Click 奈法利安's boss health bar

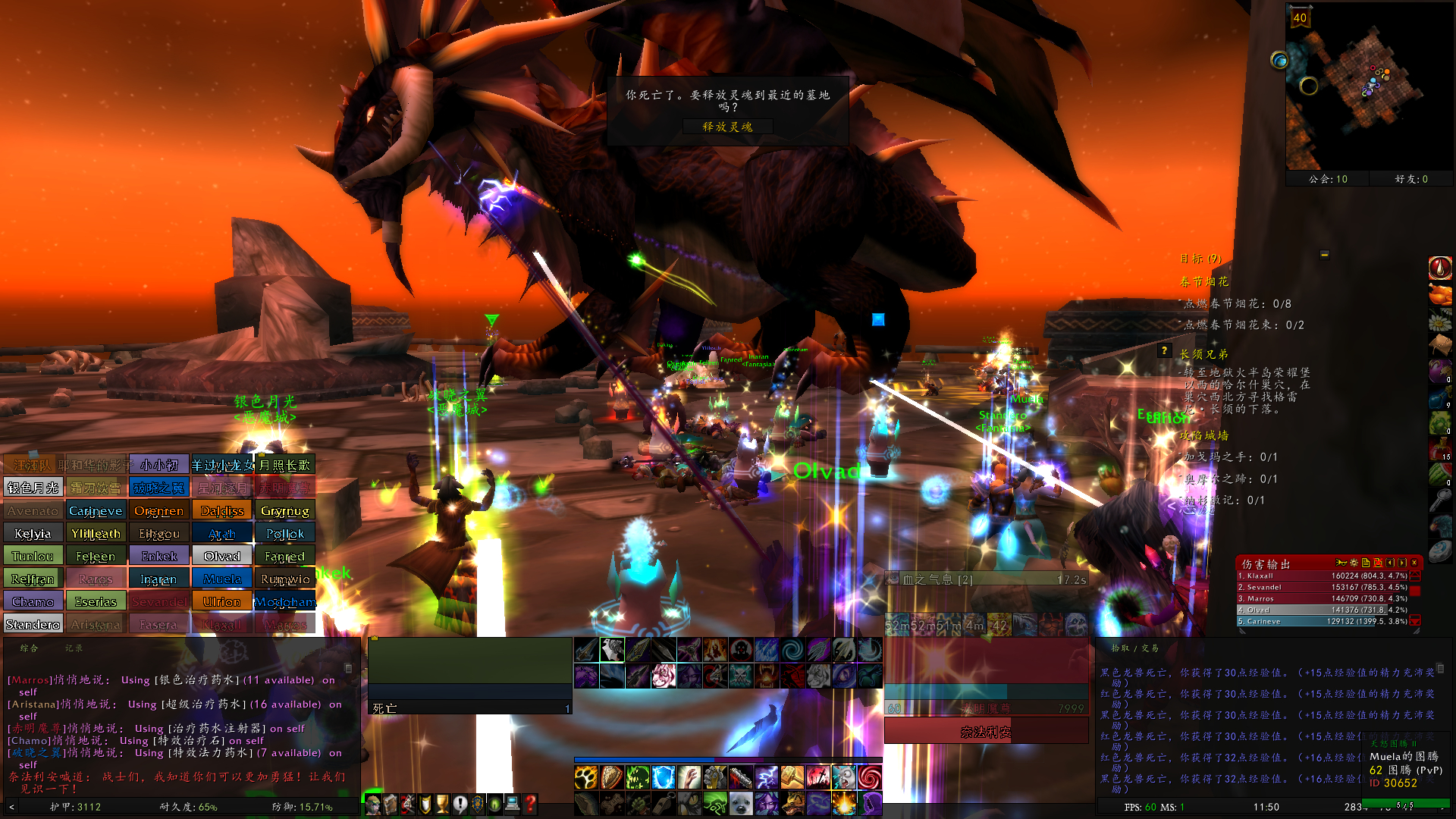tap(986, 730)
